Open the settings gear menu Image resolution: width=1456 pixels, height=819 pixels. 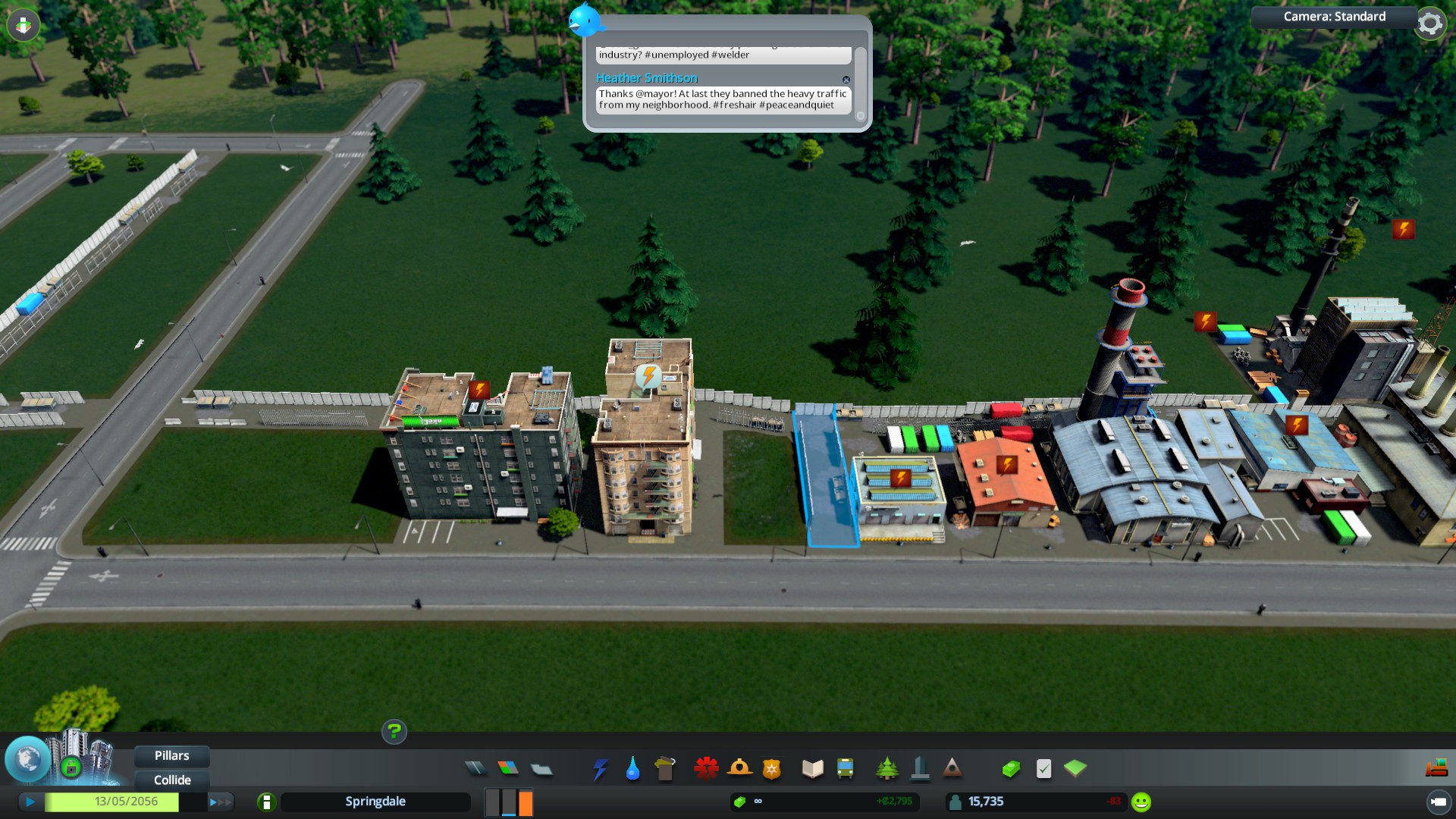click(1430, 24)
